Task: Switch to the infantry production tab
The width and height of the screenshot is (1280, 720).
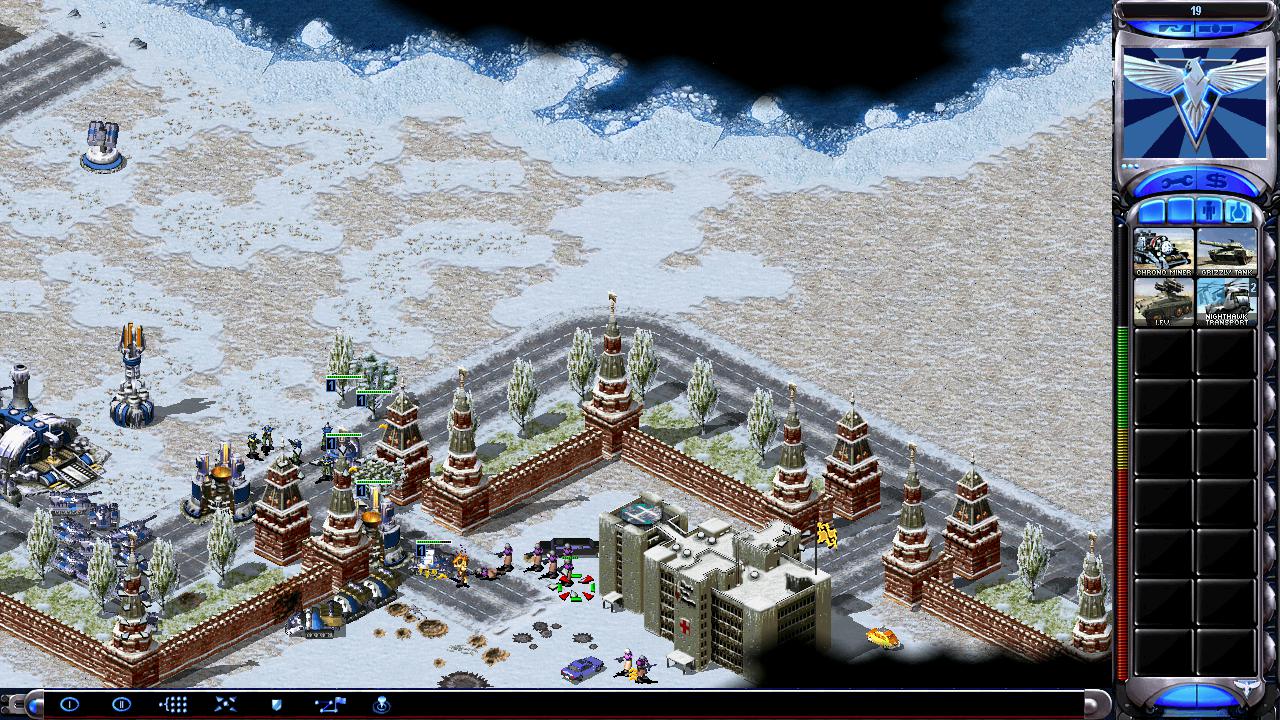Action: 1211,212
